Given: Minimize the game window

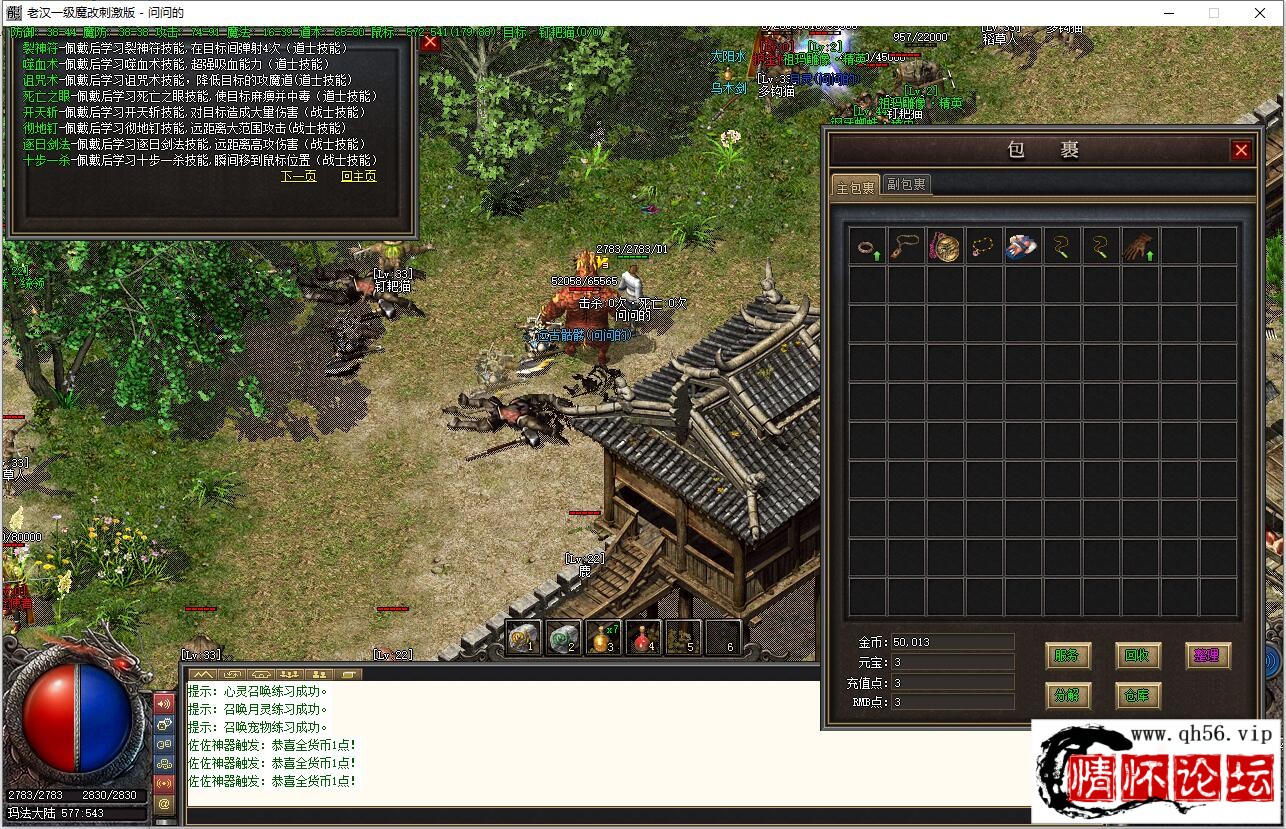Looking at the screenshot, I should pyautogui.click(x=1167, y=13).
